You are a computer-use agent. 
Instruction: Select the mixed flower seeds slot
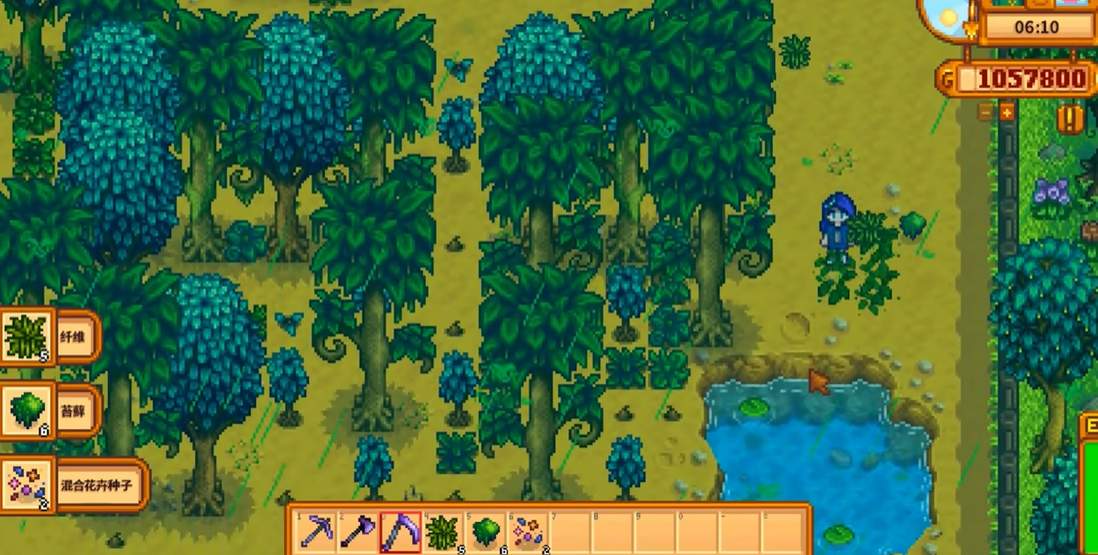point(526,530)
